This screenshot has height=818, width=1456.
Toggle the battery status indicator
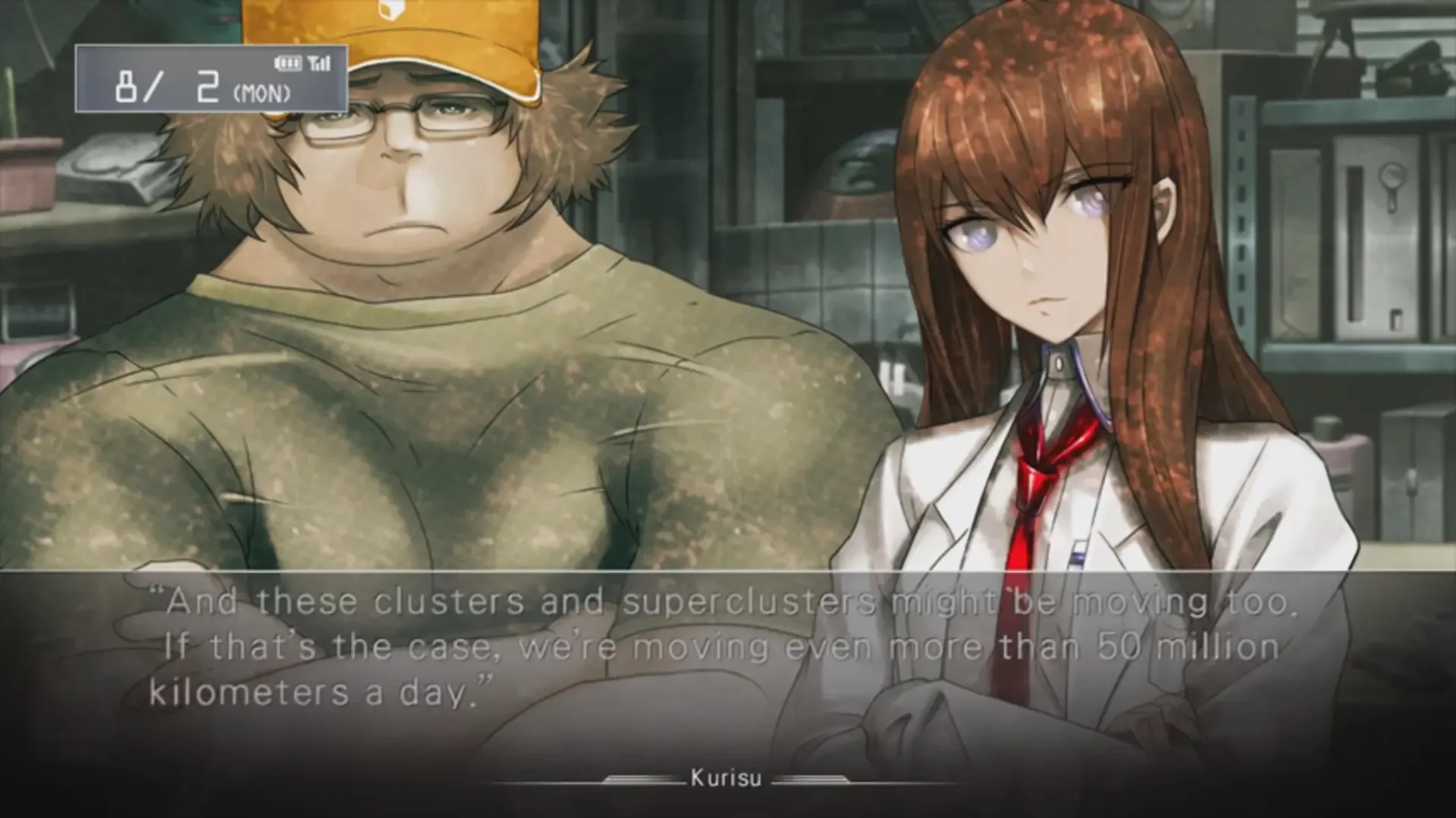point(288,63)
